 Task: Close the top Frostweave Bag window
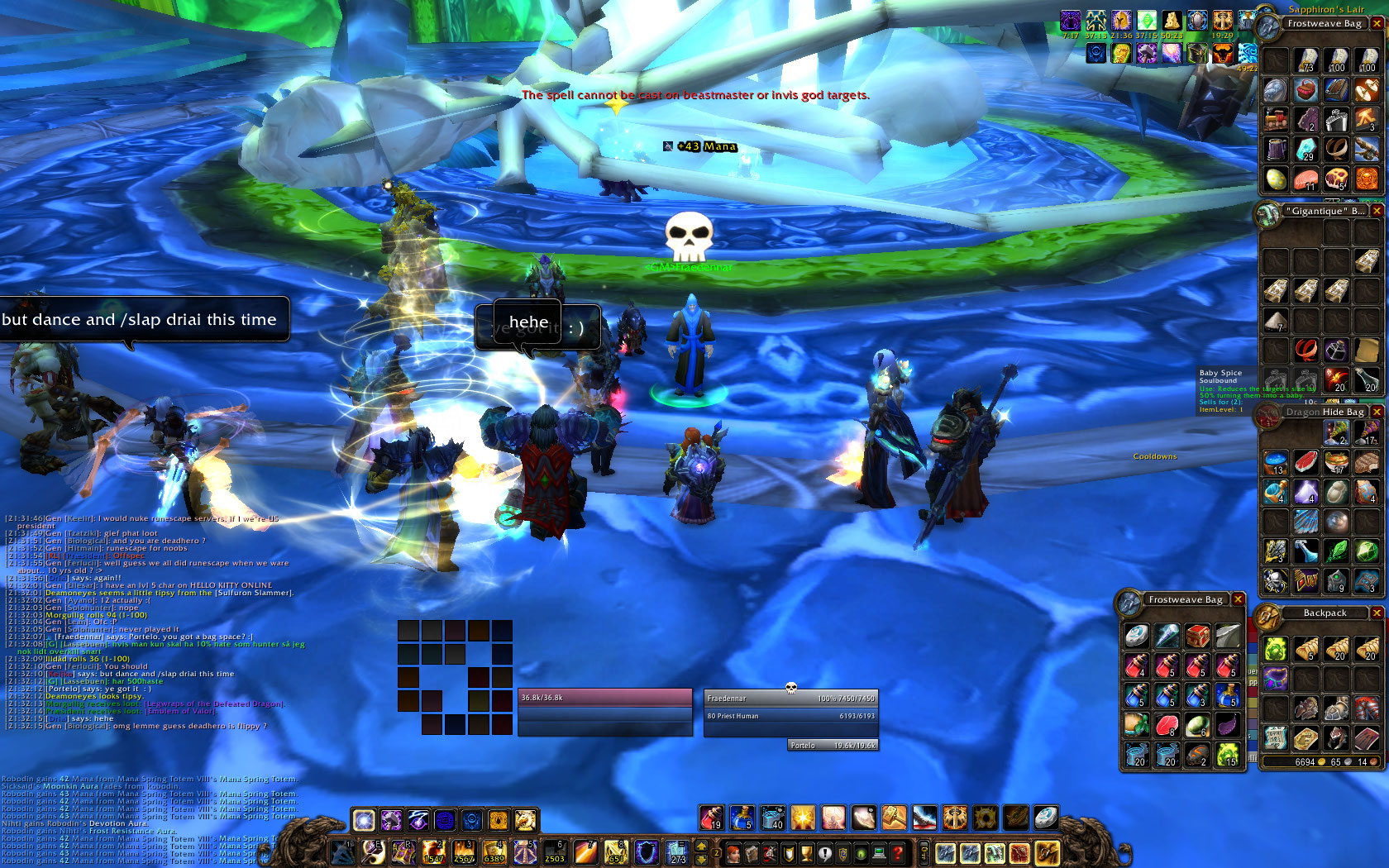tap(1377, 24)
